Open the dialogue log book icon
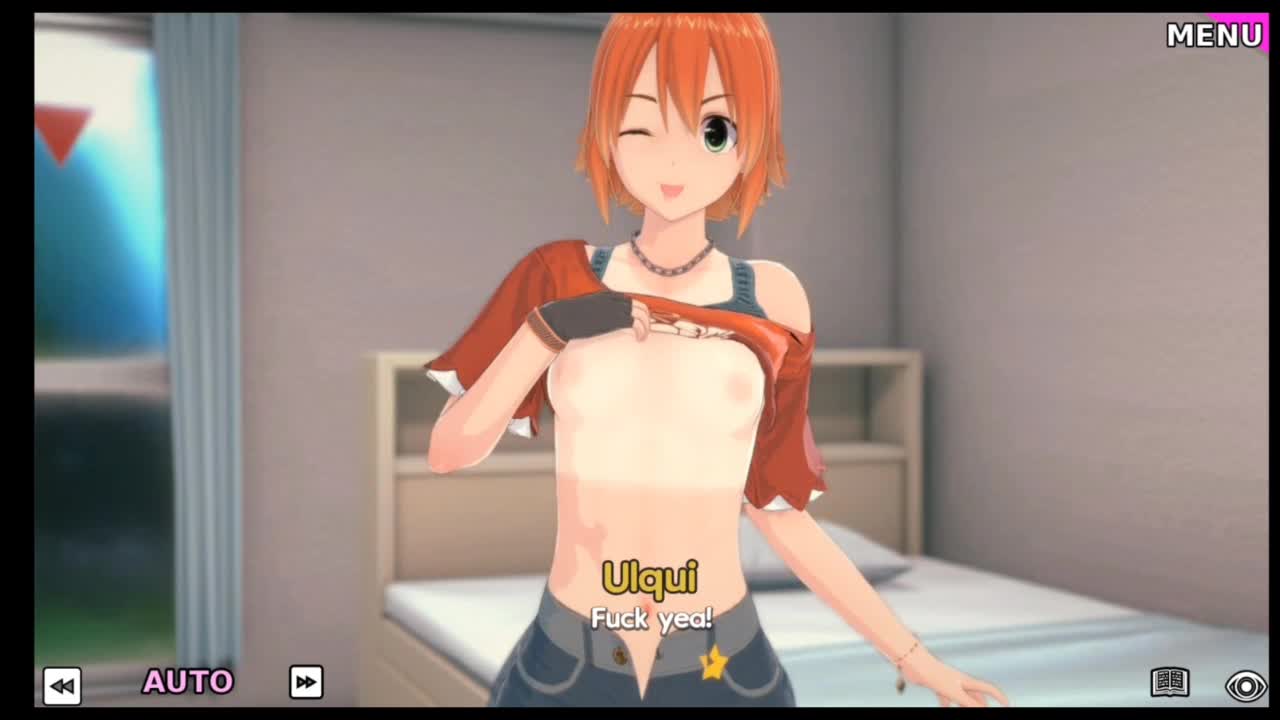Image resolution: width=1280 pixels, height=720 pixels. click(x=1169, y=683)
